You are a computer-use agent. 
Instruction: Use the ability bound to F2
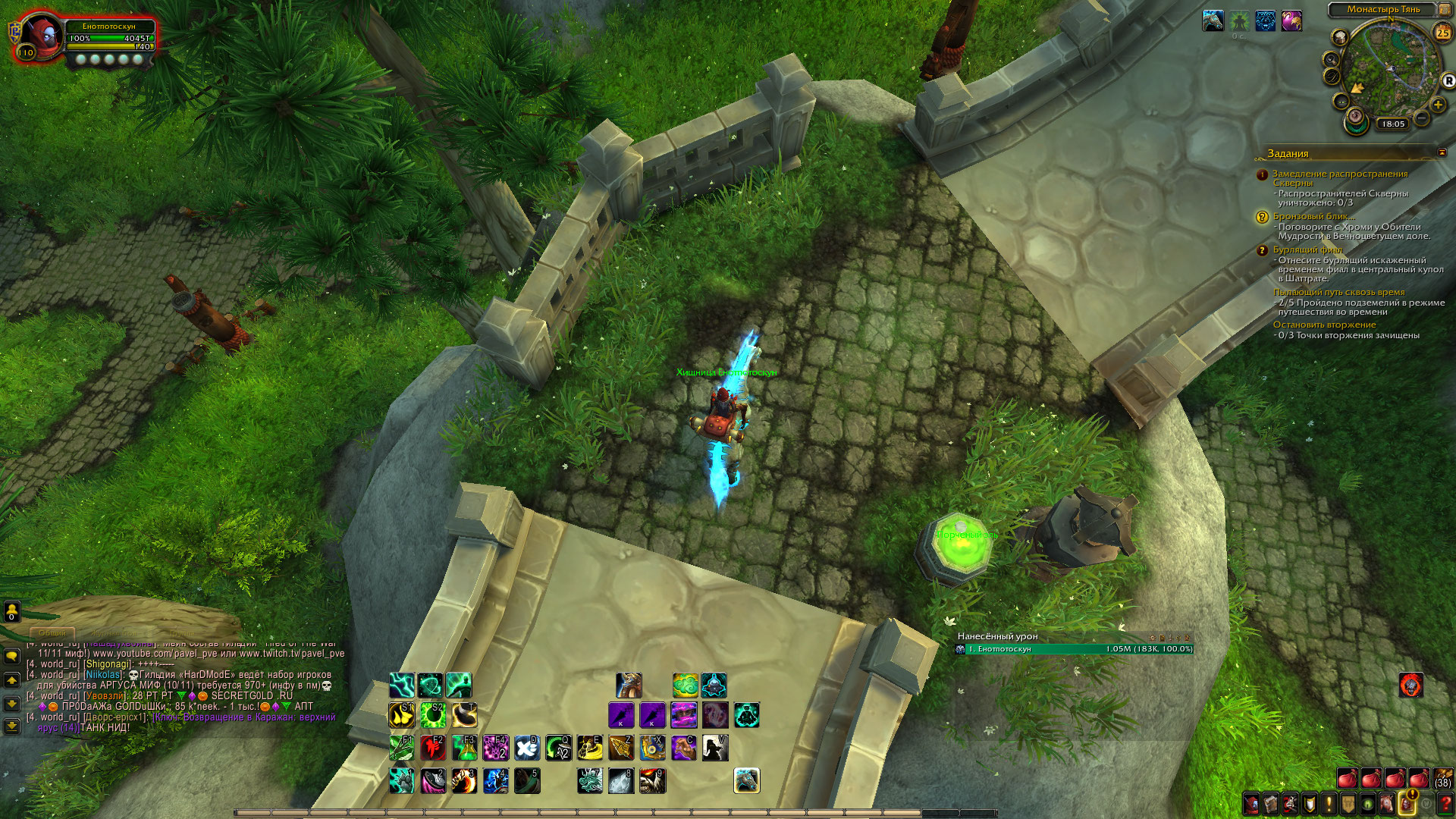pyautogui.click(x=433, y=748)
